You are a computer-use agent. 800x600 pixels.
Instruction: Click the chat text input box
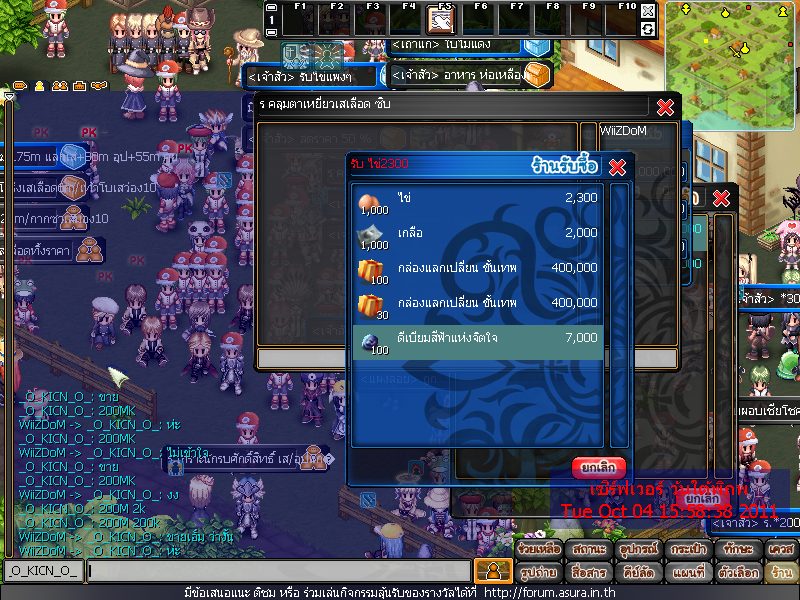[278, 571]
